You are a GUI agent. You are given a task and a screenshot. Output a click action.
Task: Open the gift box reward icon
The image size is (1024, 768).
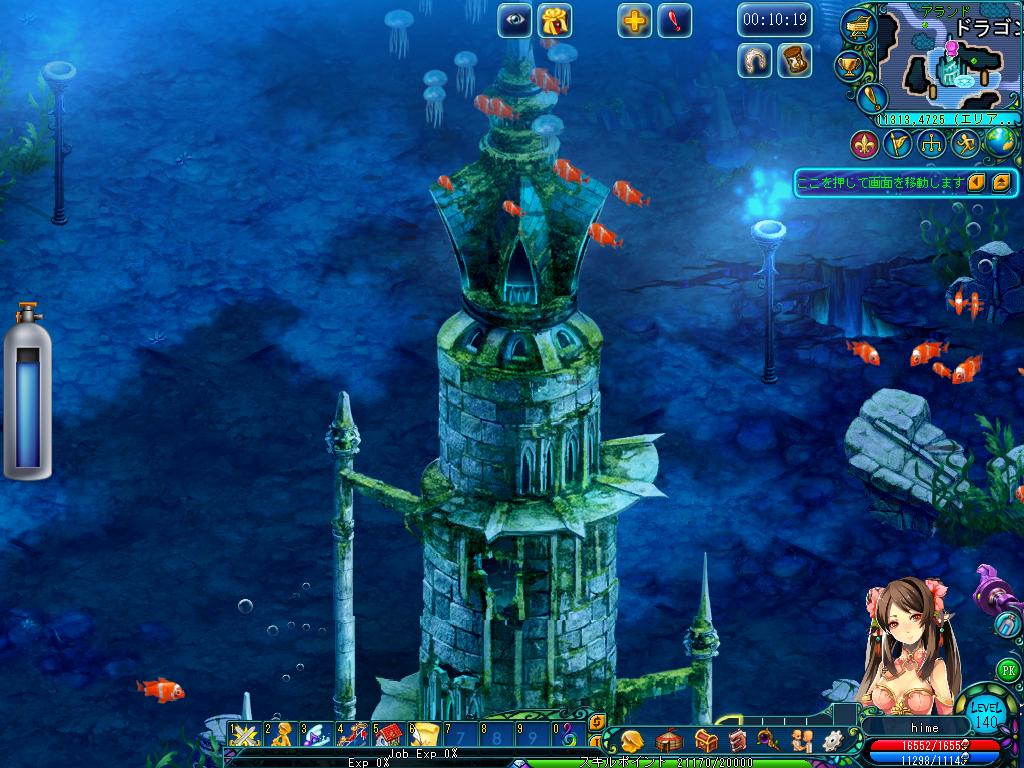554,20
